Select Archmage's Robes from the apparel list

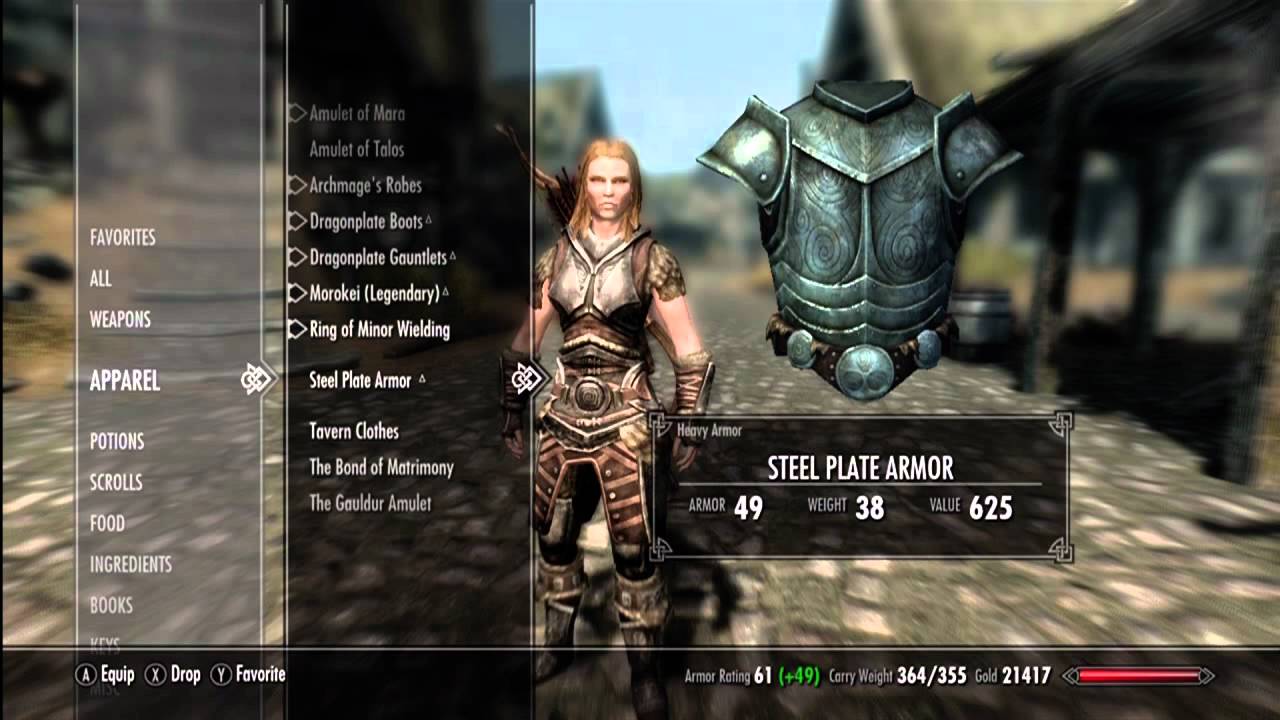click(365, 186)
